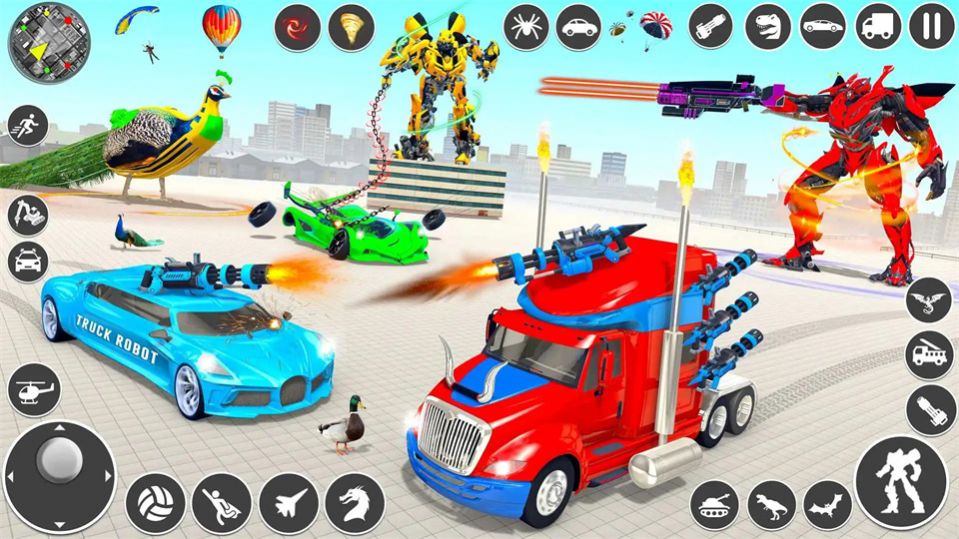Activate the red swirl vortex ability
The image size is (959, 539).
click(297, 27)
